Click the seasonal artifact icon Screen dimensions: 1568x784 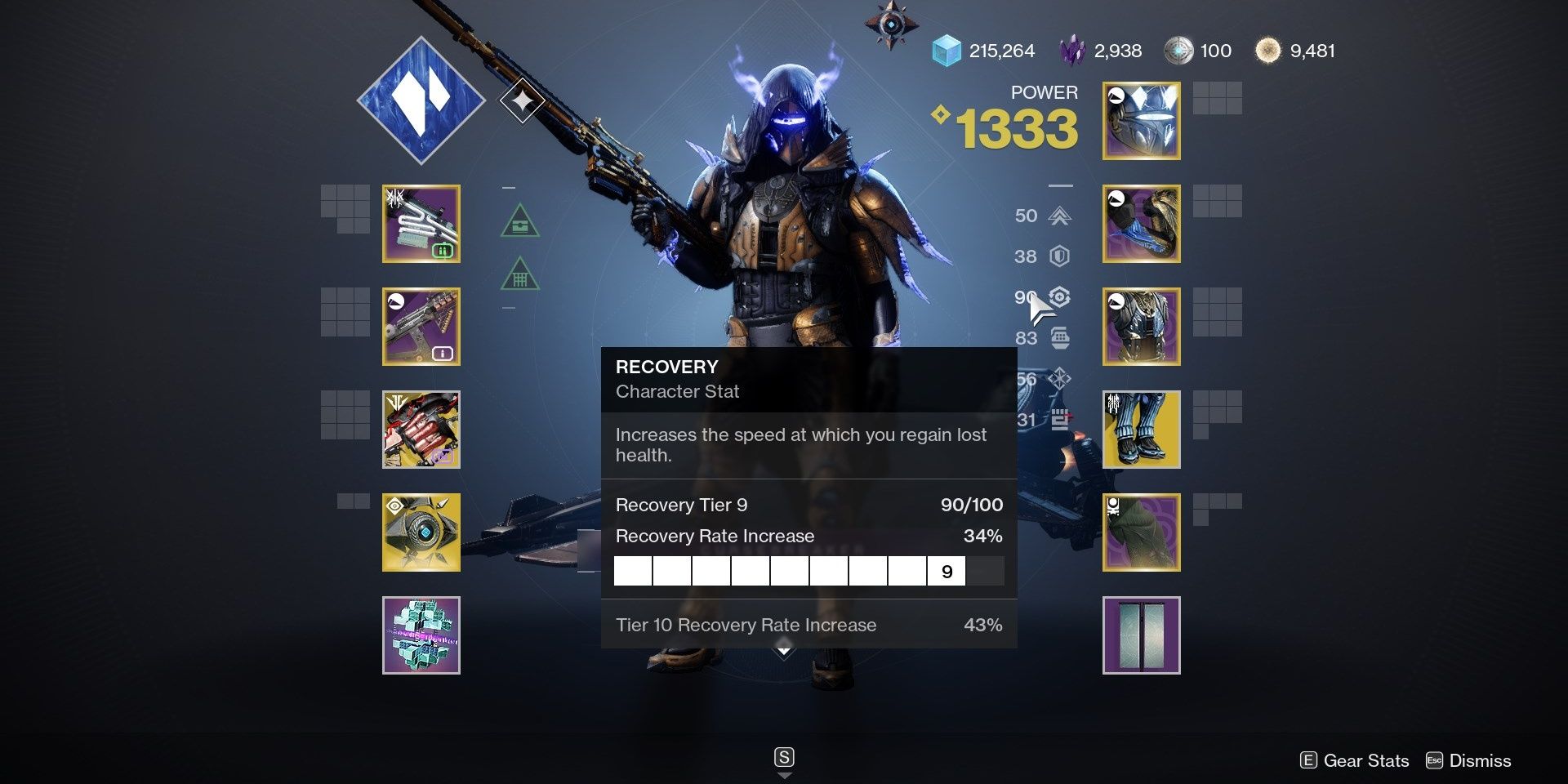tap(421, 635)
